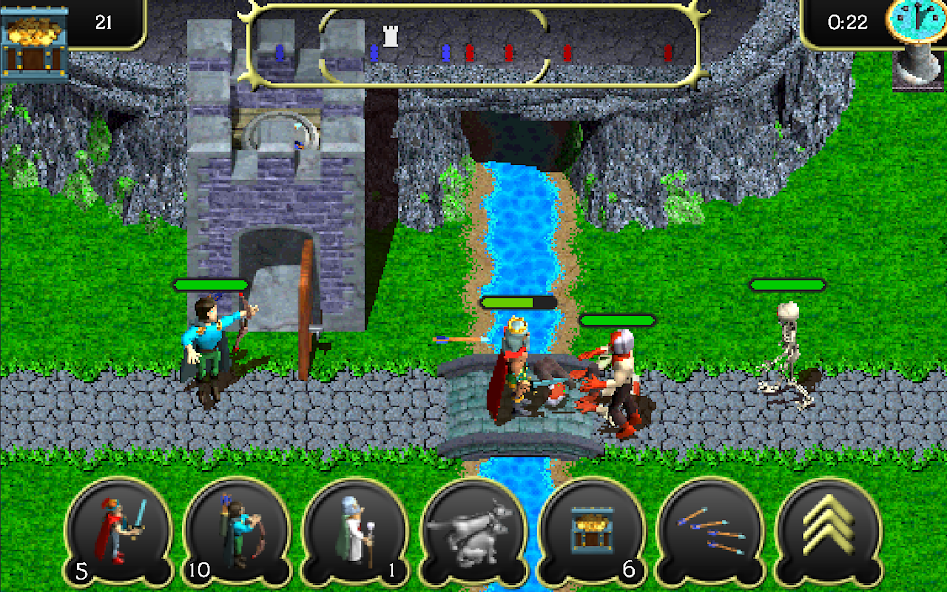Recruit the archer with bow

(238, 531)
